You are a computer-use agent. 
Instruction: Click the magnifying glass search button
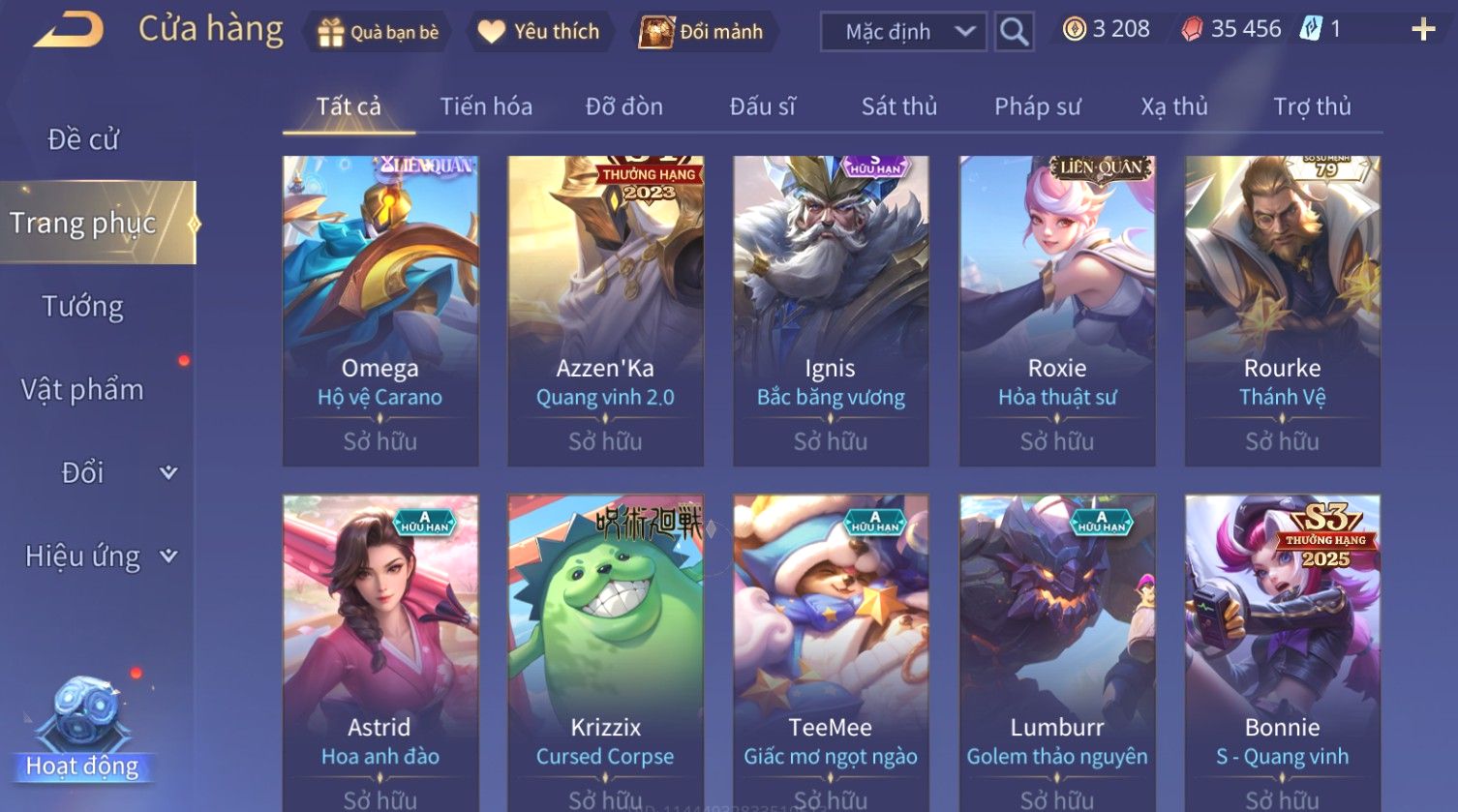(x=1014, y=32)
